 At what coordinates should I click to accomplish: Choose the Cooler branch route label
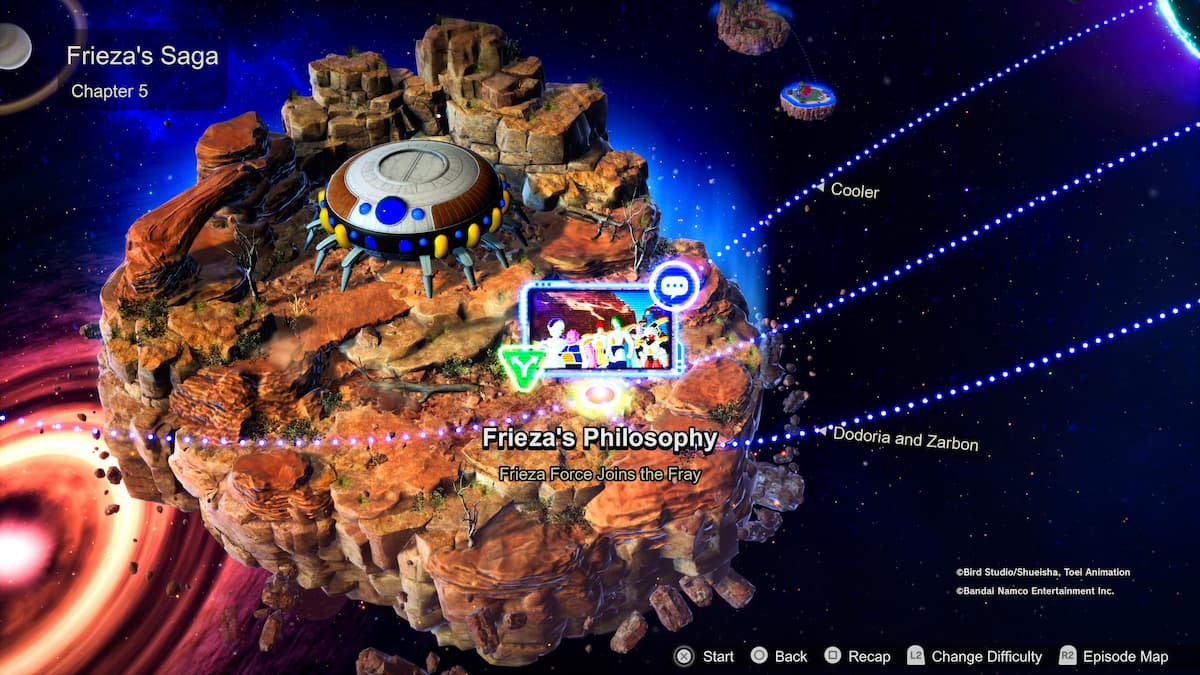point(854,190)
